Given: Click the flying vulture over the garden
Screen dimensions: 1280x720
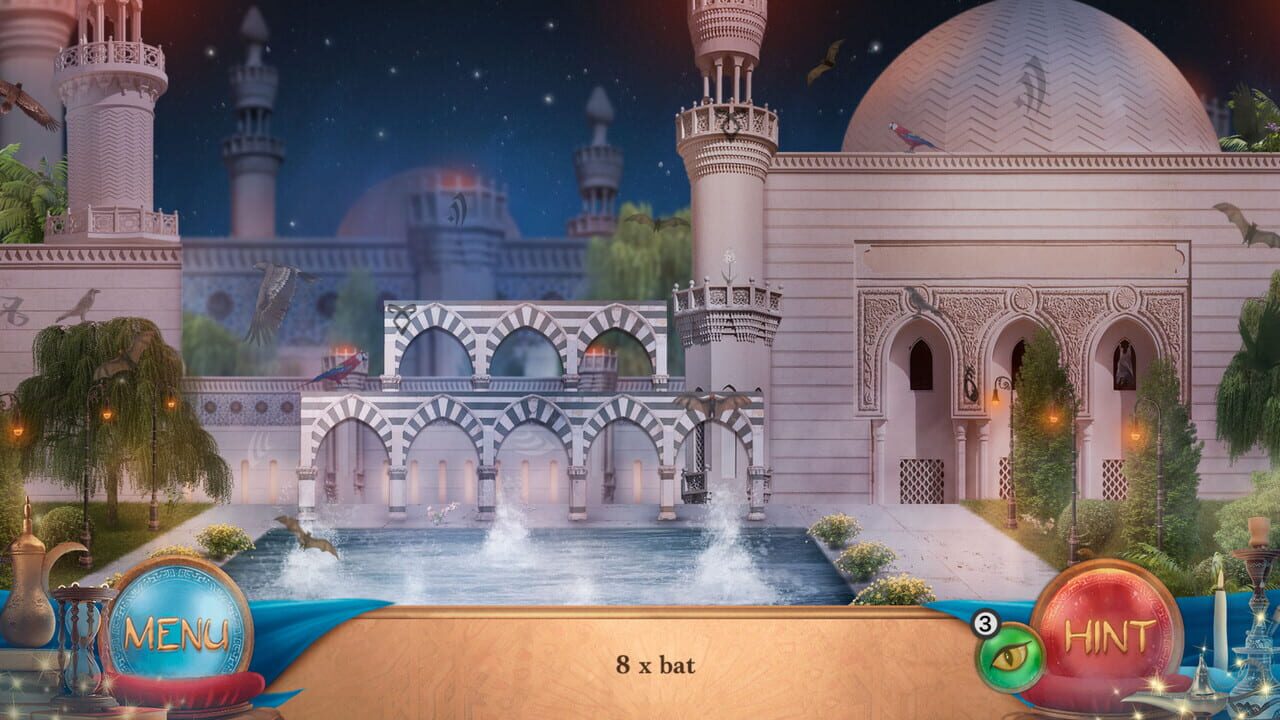Looking at the screenshot, I should (x=265, y=305).
